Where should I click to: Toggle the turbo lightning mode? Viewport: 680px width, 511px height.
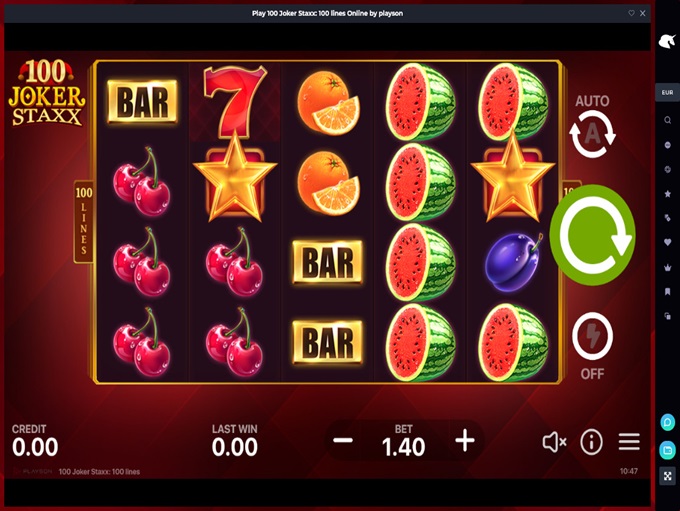[x=592, y=338]
